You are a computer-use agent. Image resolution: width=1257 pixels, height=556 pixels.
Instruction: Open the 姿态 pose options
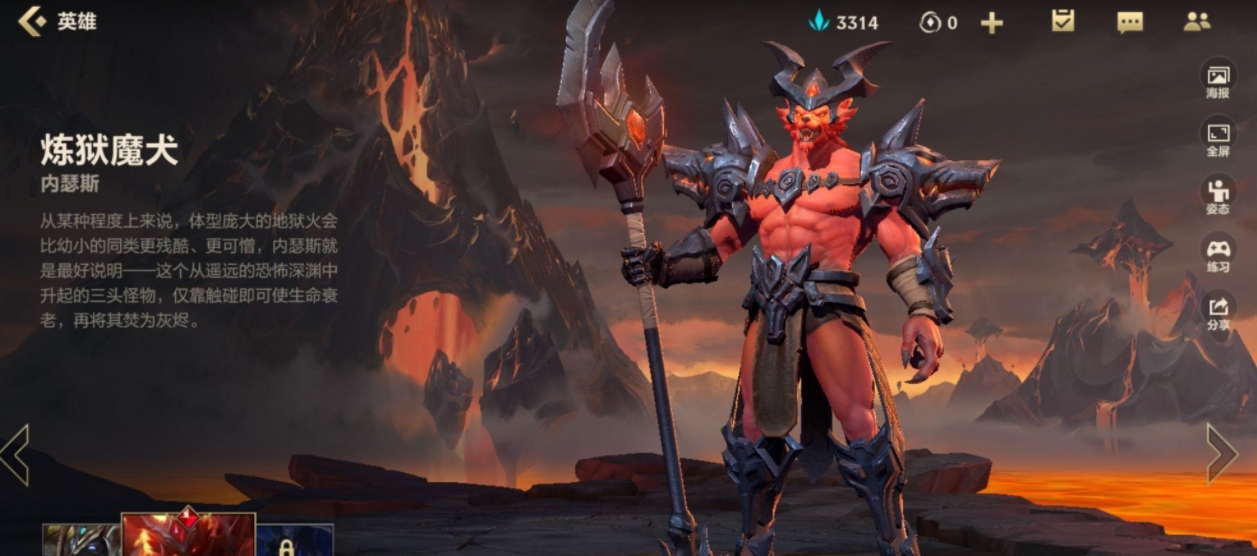pos(1217,195)
